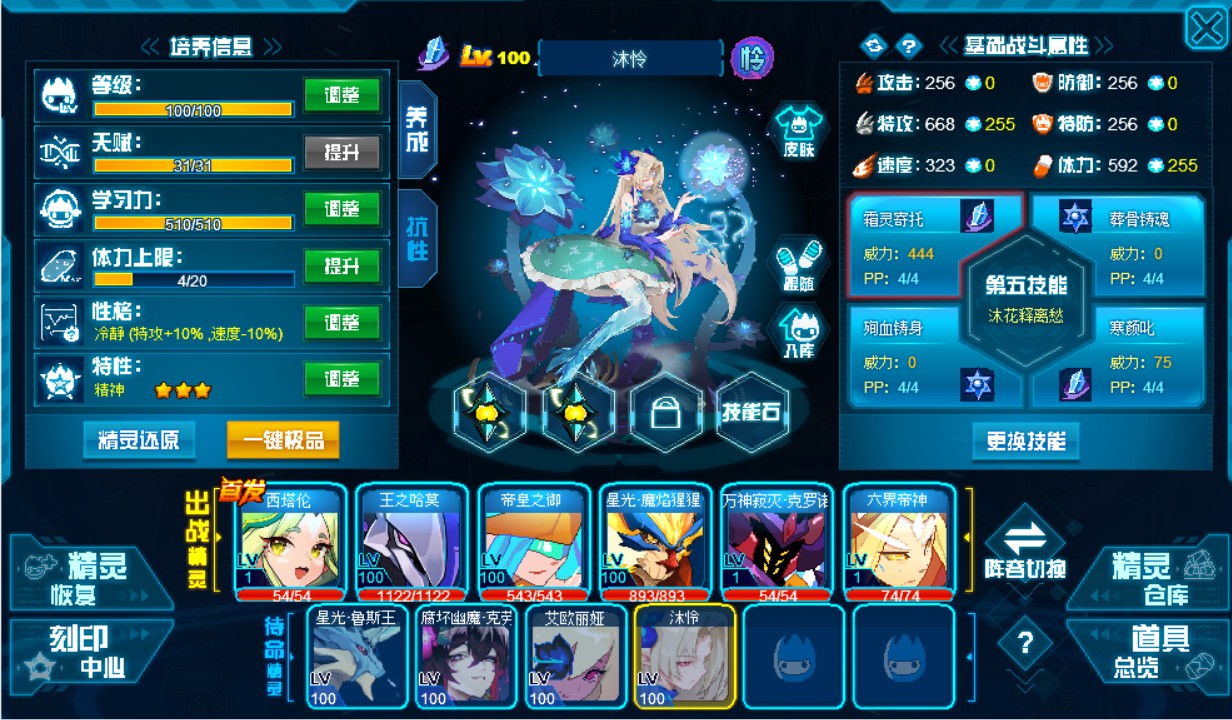Close the spirit panel with the X
1232x720 pixels.
tap(1204, 29)
